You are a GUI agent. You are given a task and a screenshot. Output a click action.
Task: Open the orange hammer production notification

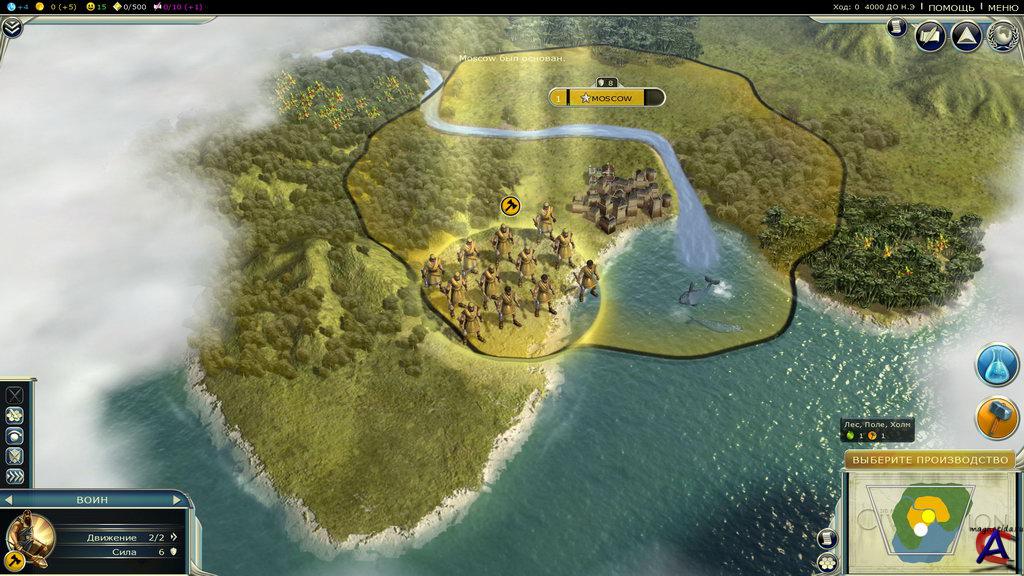[x=996, y=418]
